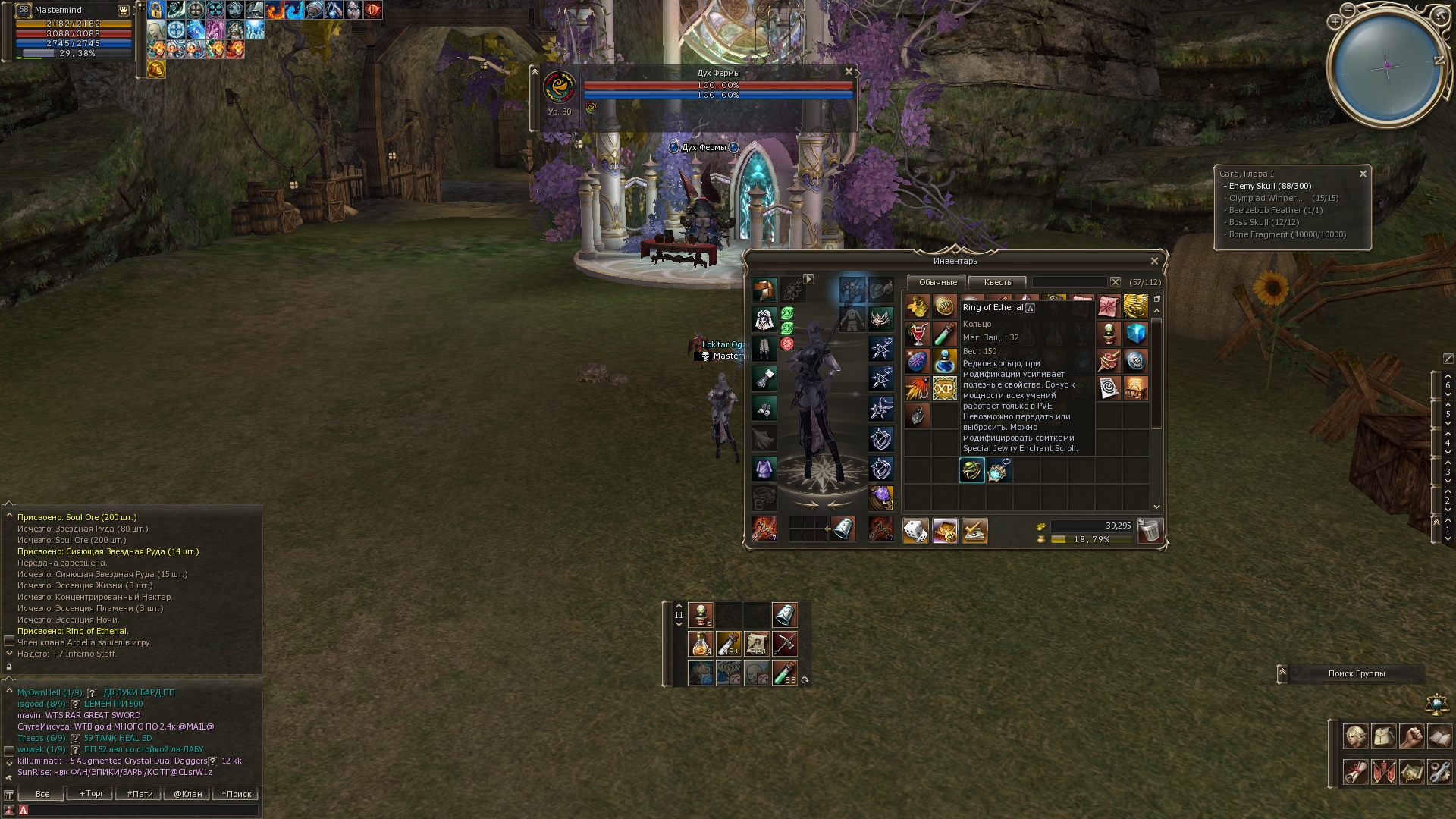Switch to the Квесты inventory tab
Screen dimensions: 1456x819
coord(997,282)
